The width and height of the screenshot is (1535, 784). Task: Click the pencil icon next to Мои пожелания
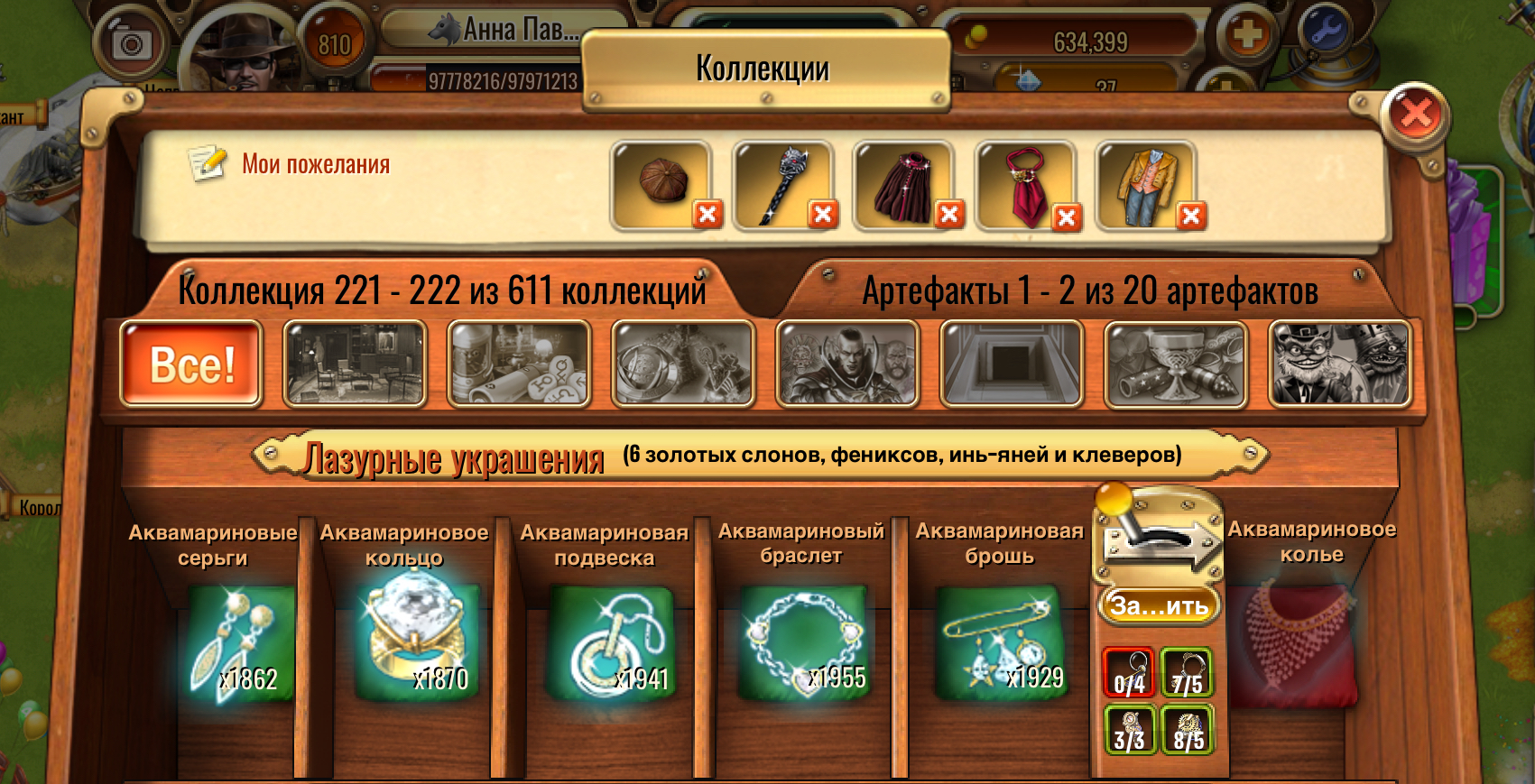coord(206,162)
